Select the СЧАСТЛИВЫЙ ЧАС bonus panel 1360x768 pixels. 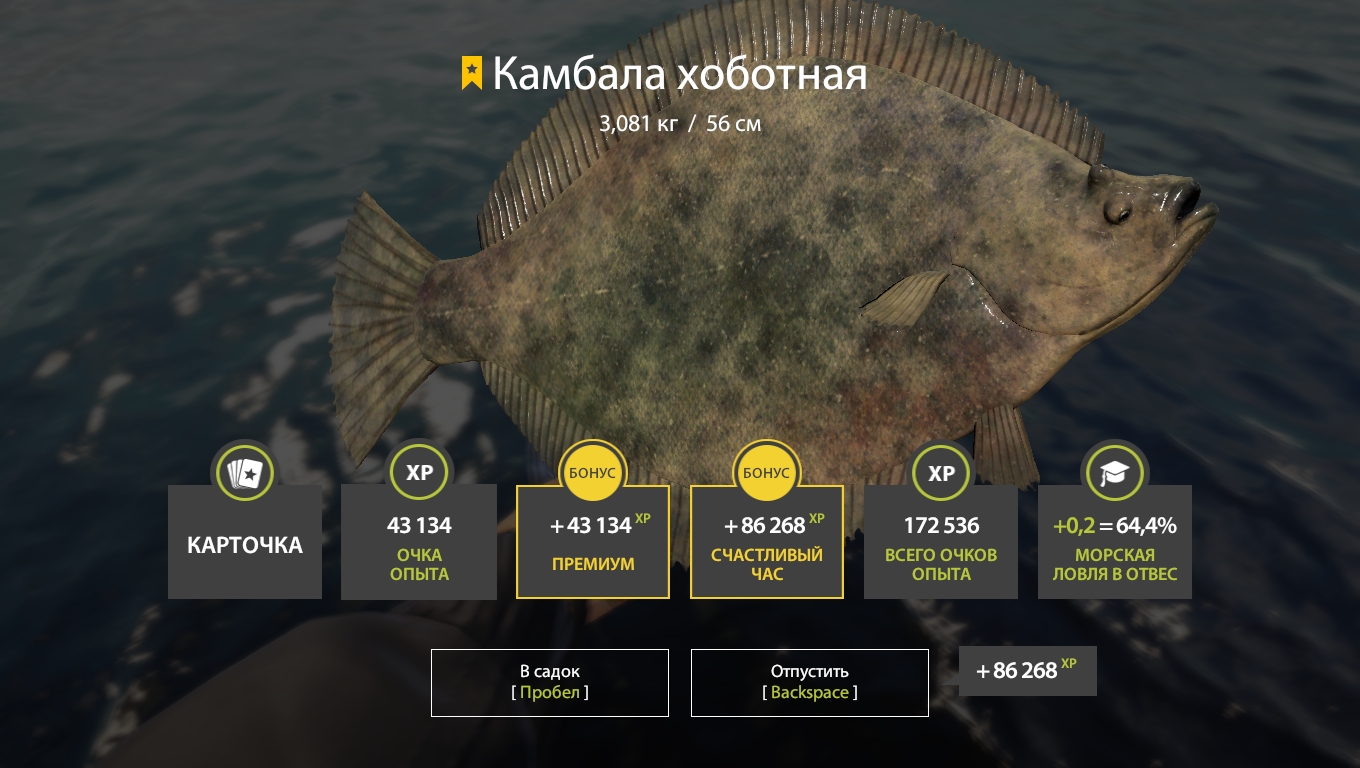(x=767, y=542)
